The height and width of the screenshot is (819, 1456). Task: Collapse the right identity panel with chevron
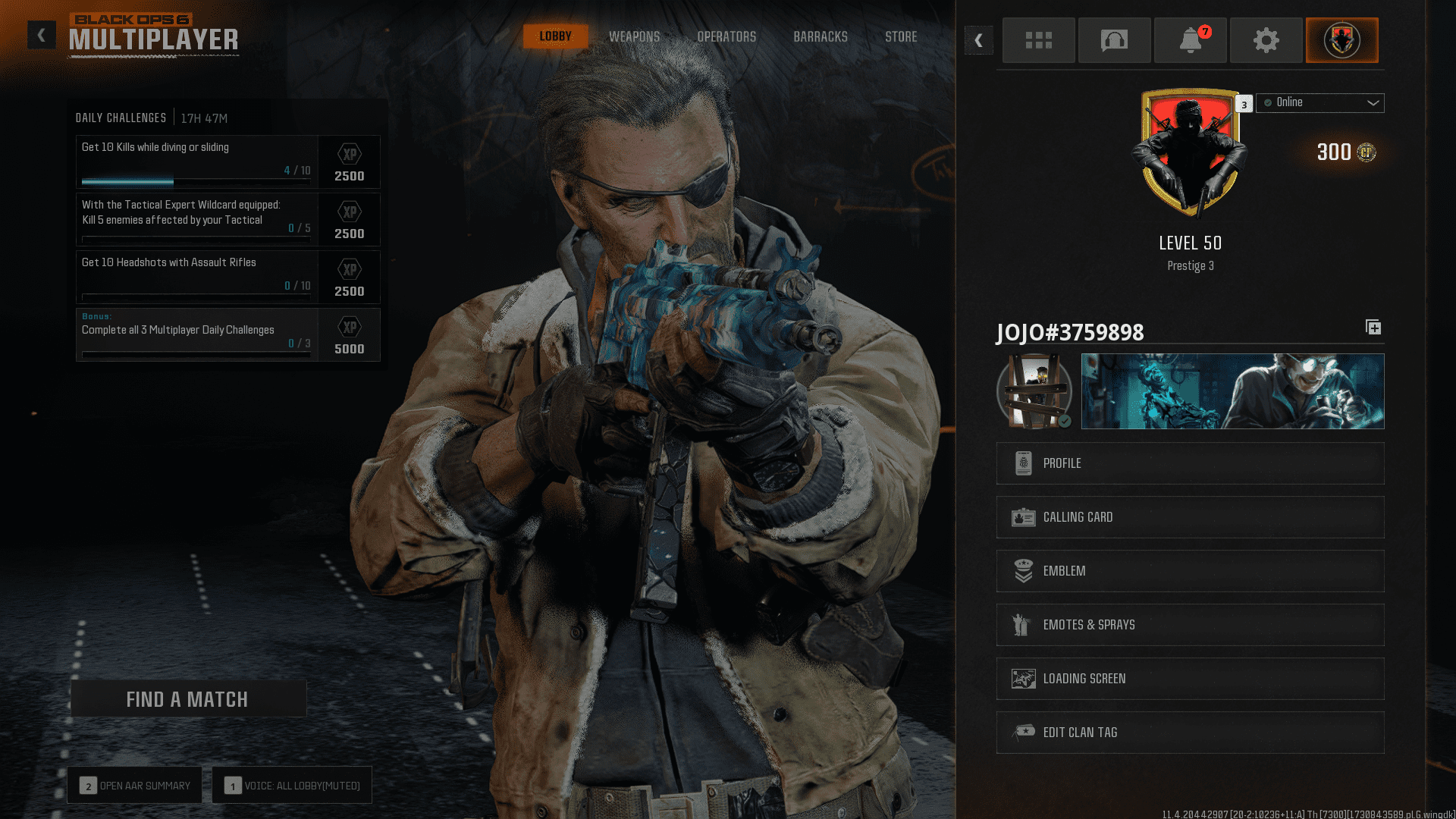[x=978, y=40]
